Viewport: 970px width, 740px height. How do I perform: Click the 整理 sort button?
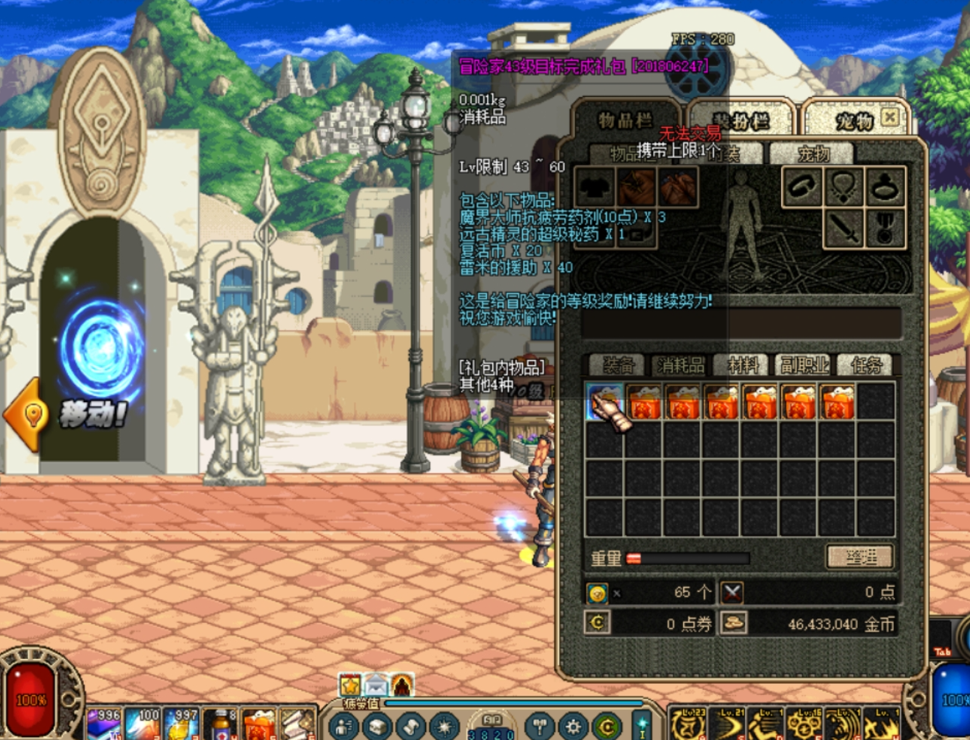tap(859, 557)
